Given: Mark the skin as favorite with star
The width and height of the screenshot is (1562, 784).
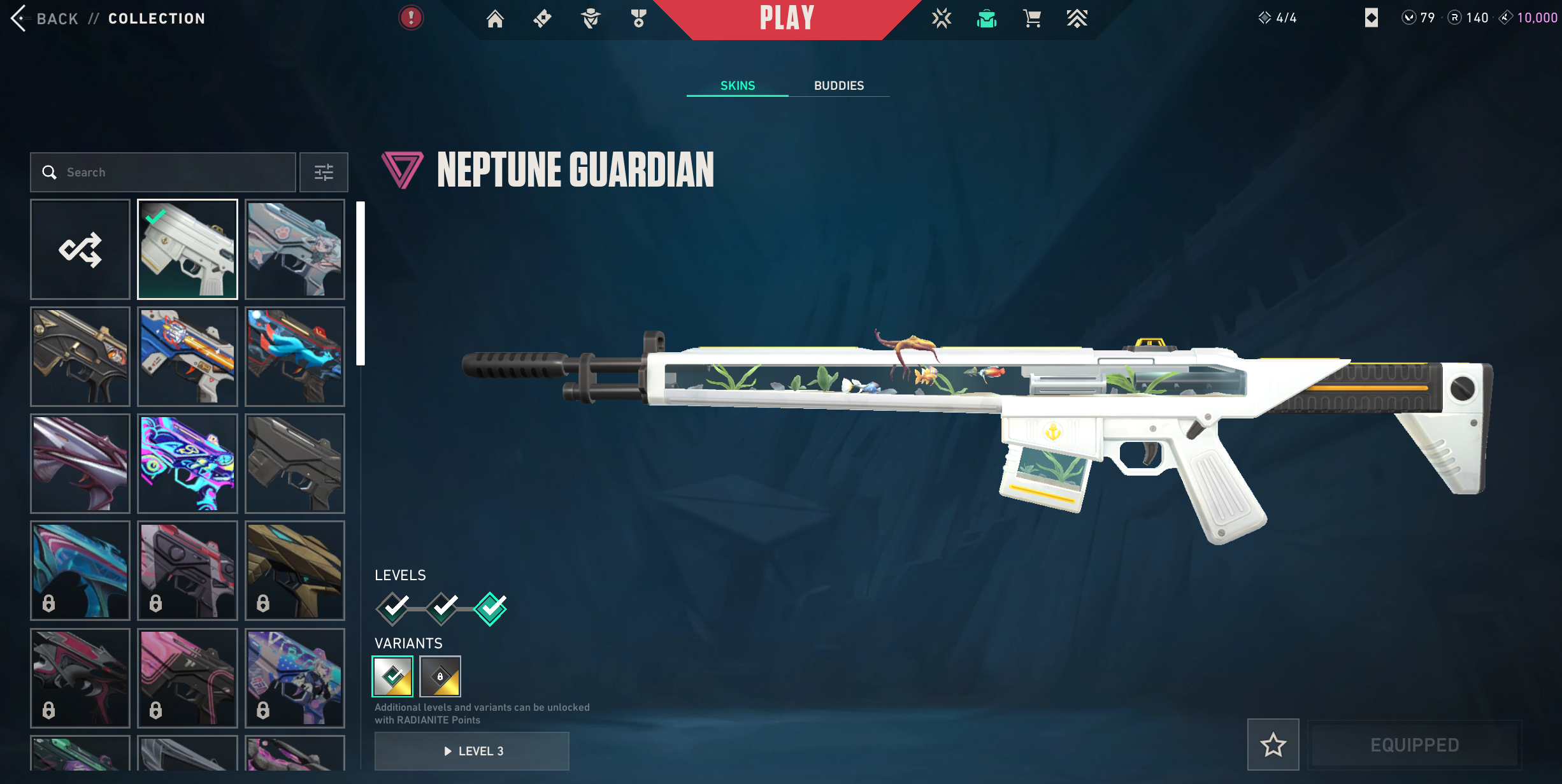Looking at the screenshot, I should pos(1273,745).
